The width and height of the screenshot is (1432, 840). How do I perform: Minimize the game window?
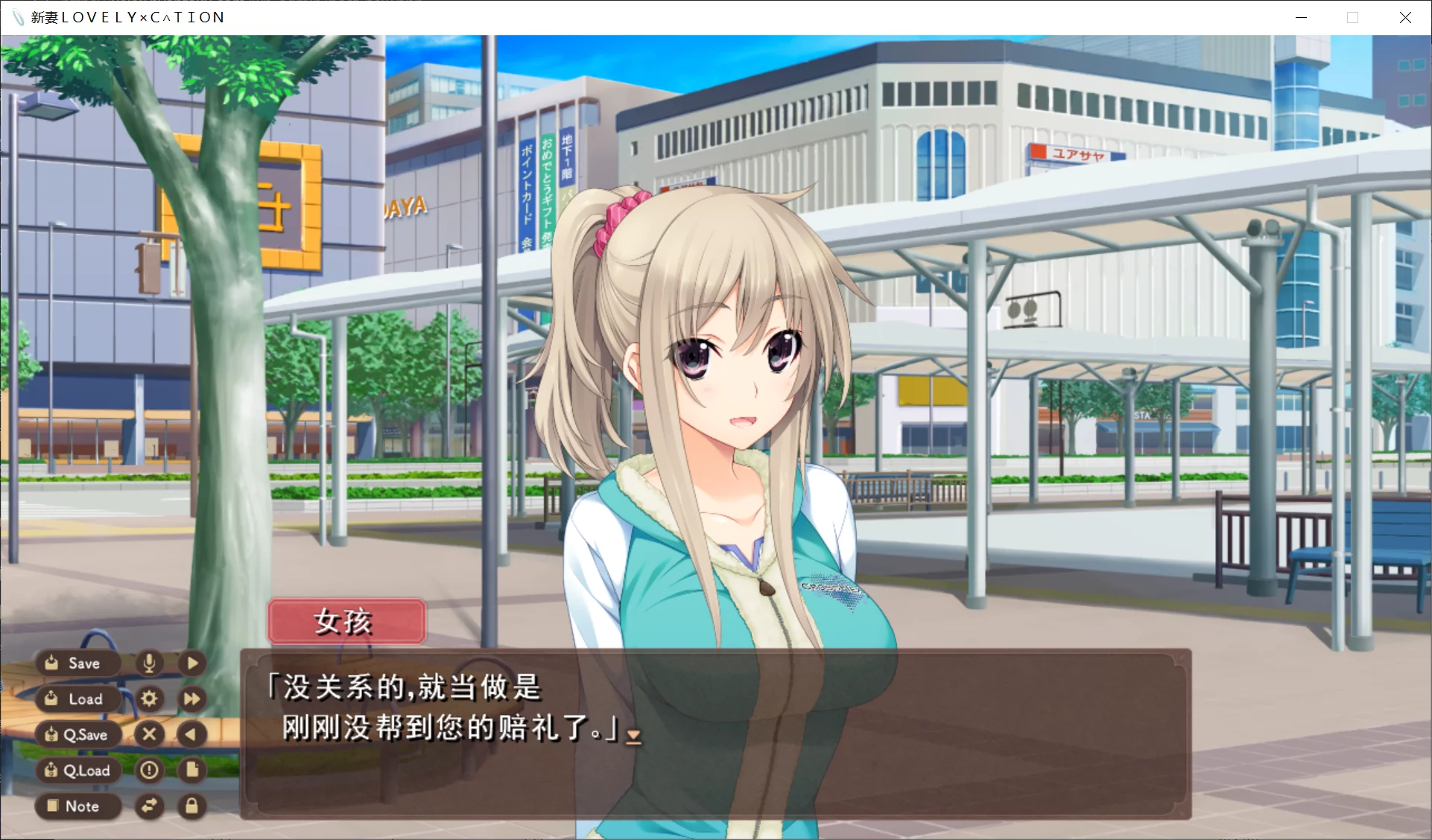tap(1301, 16)
